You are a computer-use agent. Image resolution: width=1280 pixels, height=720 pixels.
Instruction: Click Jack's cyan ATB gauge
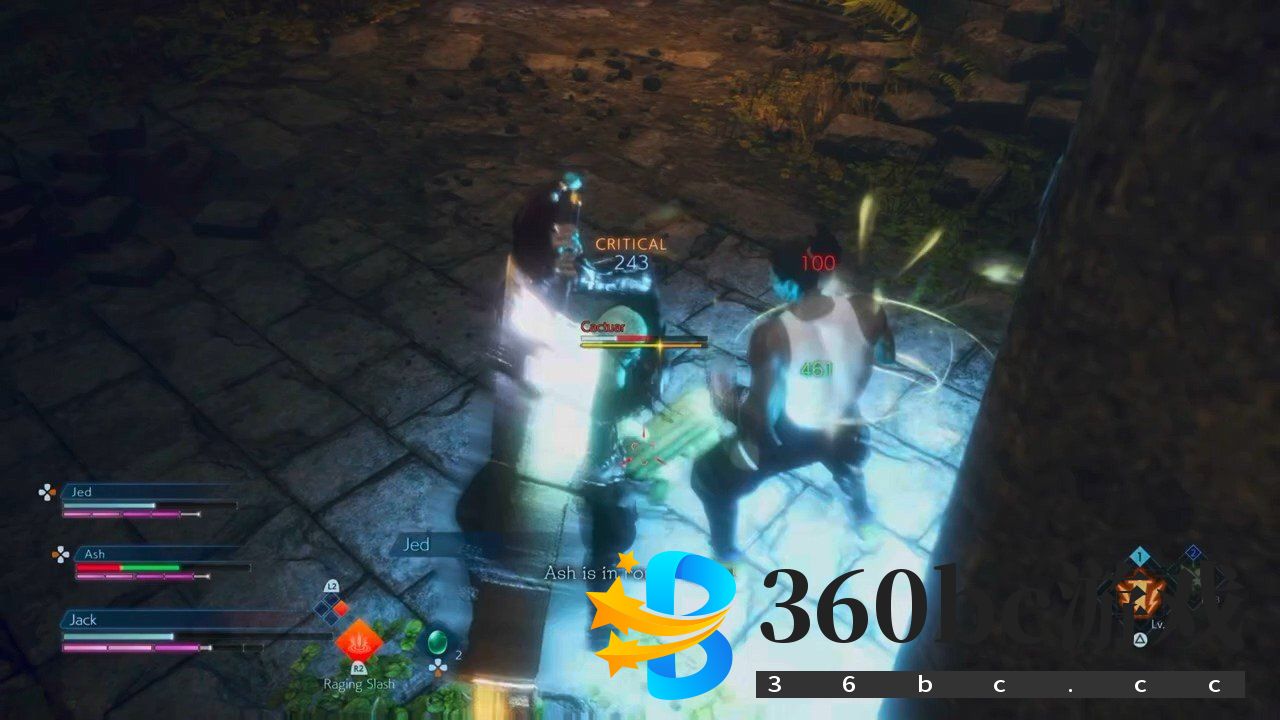[120, 635]
